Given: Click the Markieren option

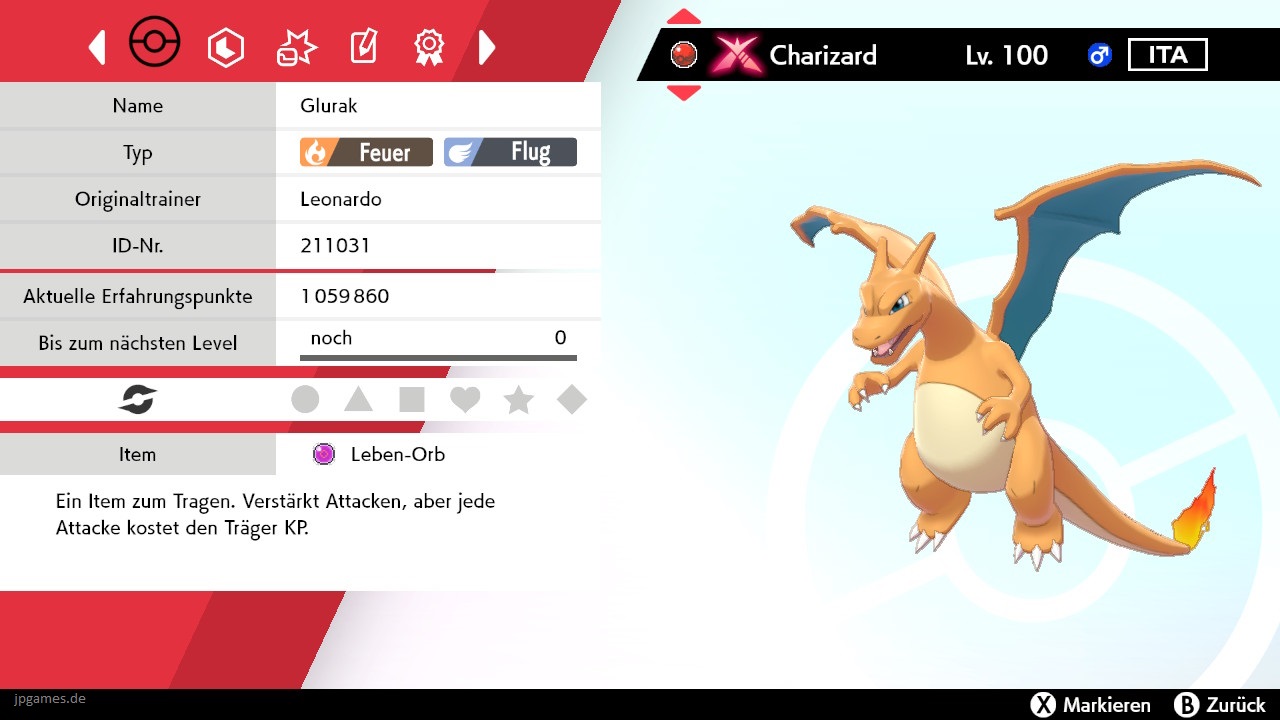Looking at the screenshot, I should [1090, 705].
